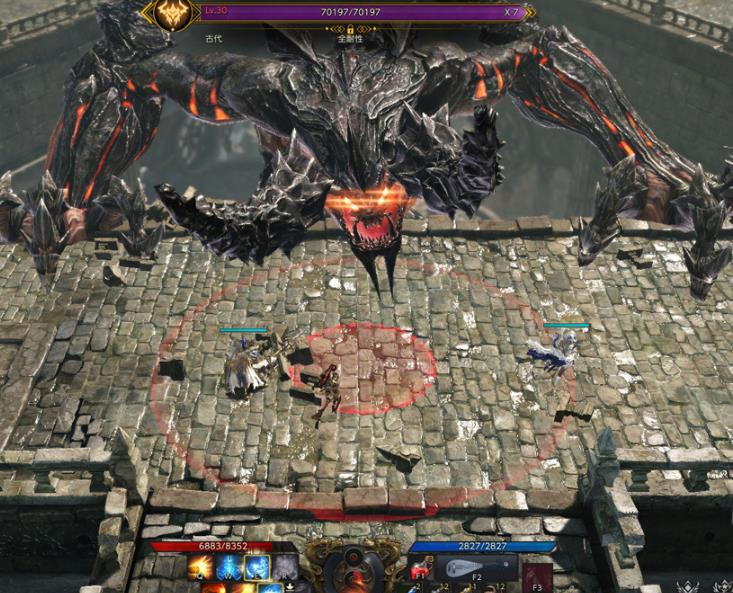This screenshot has height=593, width=733.
Task: Use the red health potion
Action: tap(421, 572)
